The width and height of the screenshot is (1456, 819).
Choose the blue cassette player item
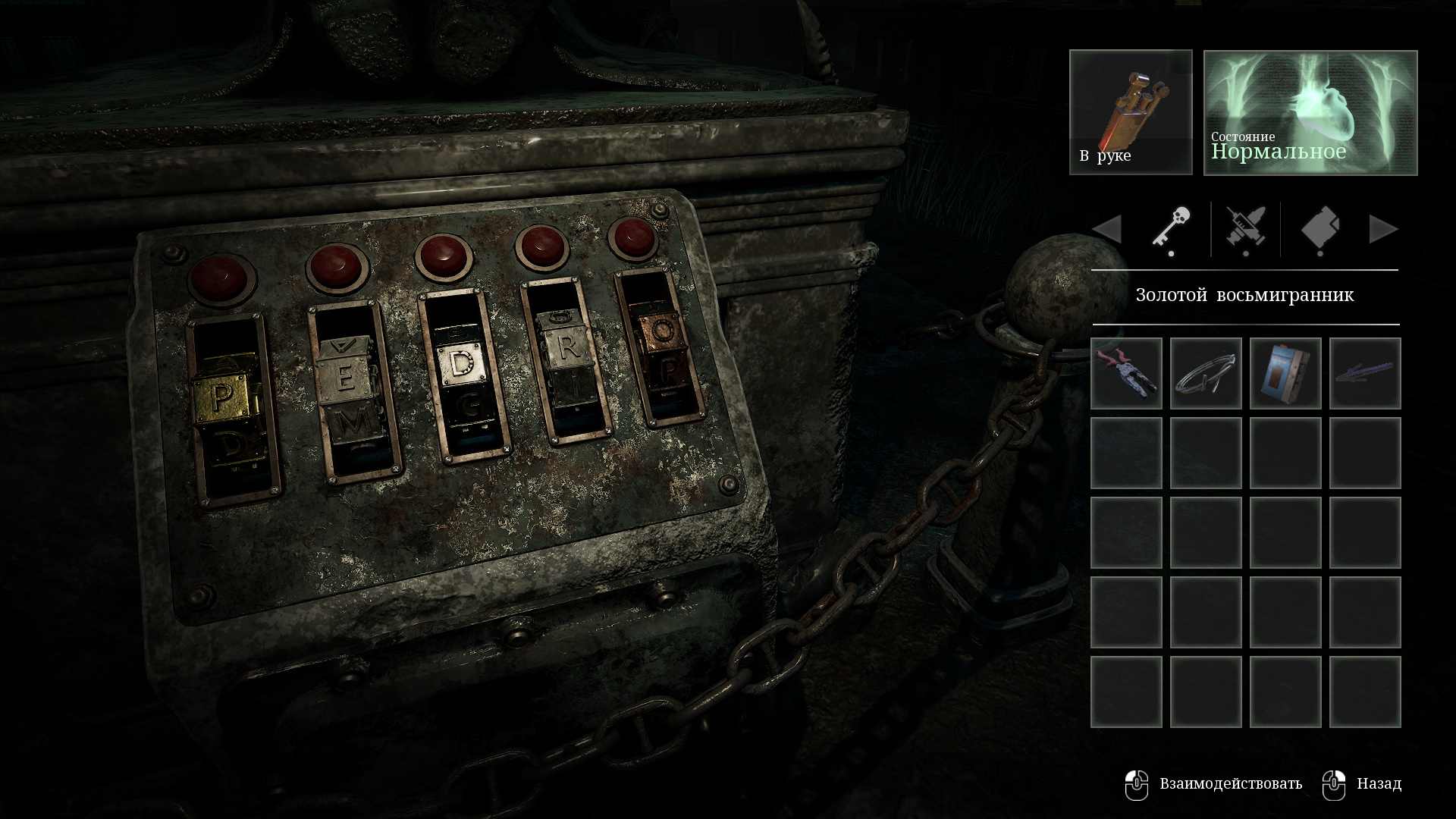point(1285,373)
